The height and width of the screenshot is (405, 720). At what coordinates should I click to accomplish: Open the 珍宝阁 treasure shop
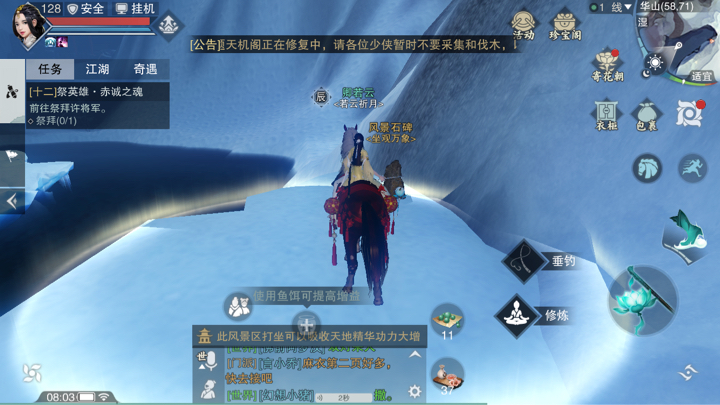(565, 24)
